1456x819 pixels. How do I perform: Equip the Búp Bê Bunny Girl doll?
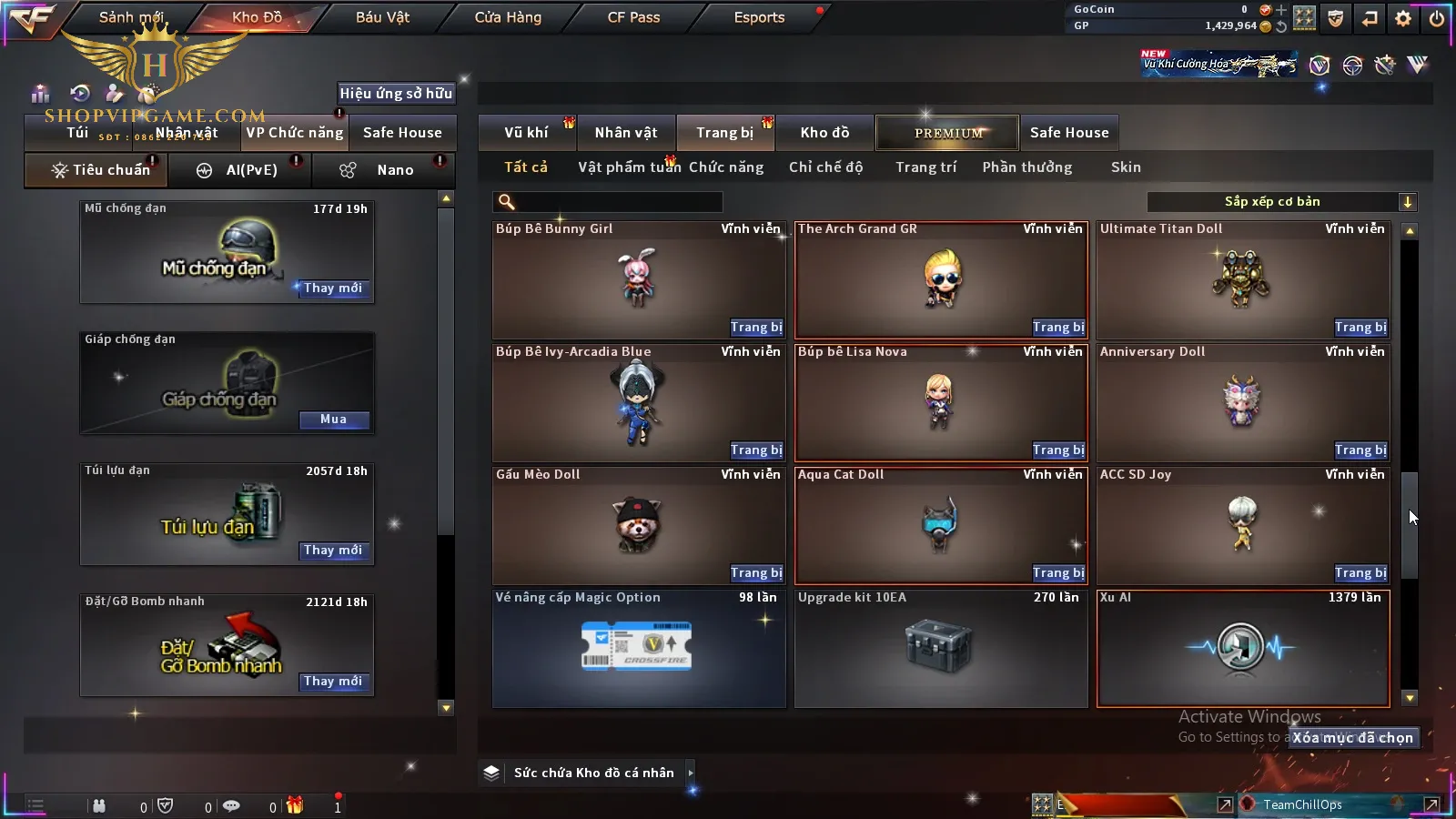point(756,328)
